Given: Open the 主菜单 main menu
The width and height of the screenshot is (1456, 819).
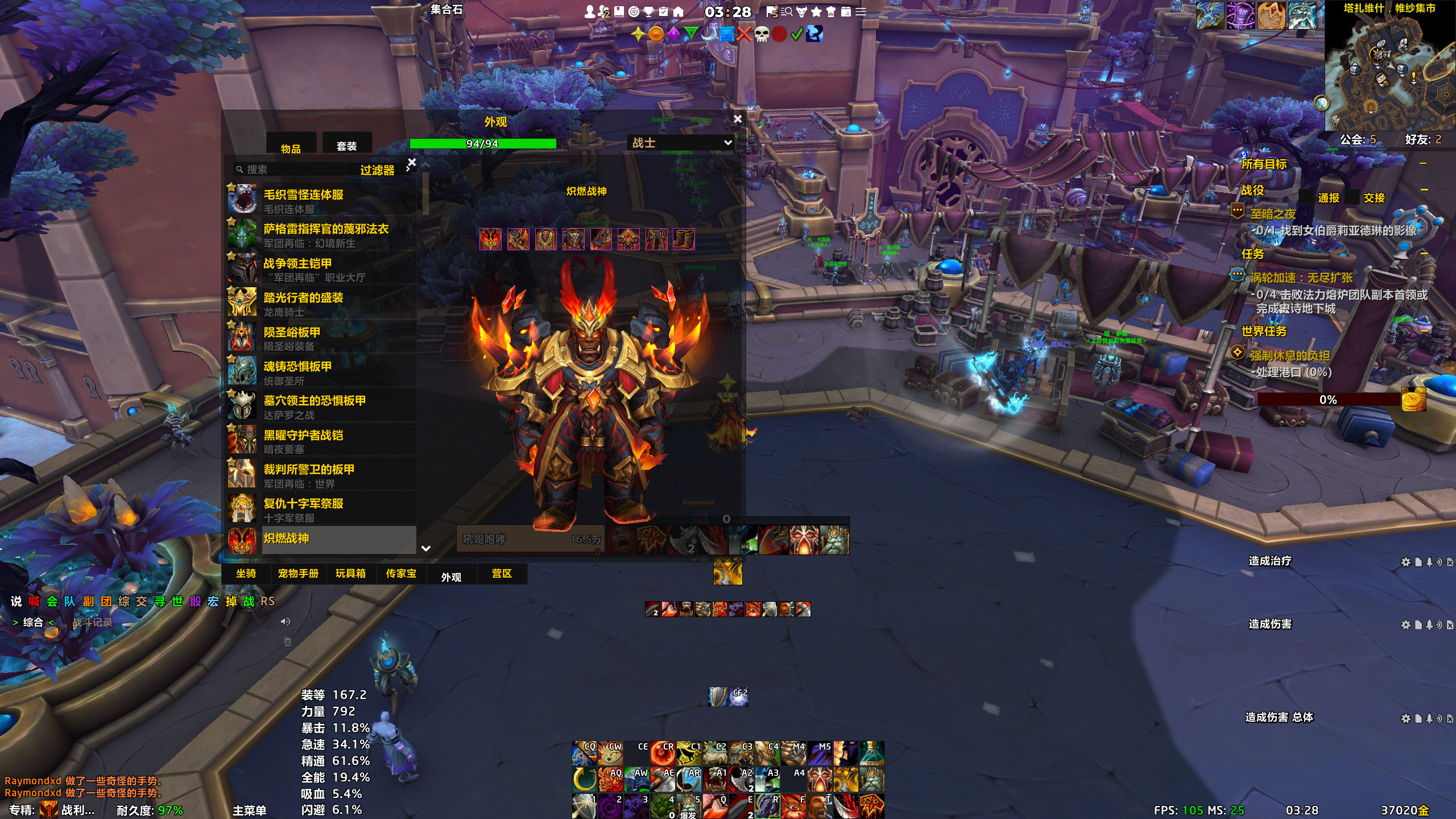Looking at the screenshot, I should point(249,810).
